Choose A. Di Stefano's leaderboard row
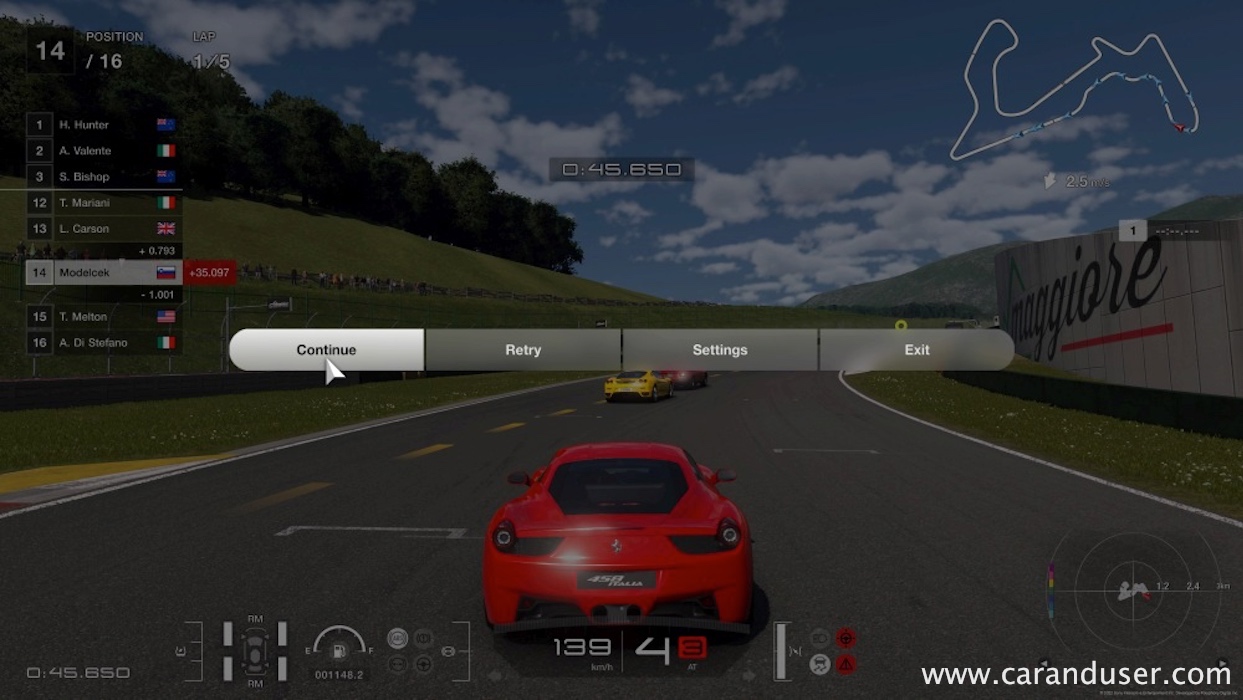Viewport: 1243px width, 700px height. pyautogui.click(x=104, y=343)
